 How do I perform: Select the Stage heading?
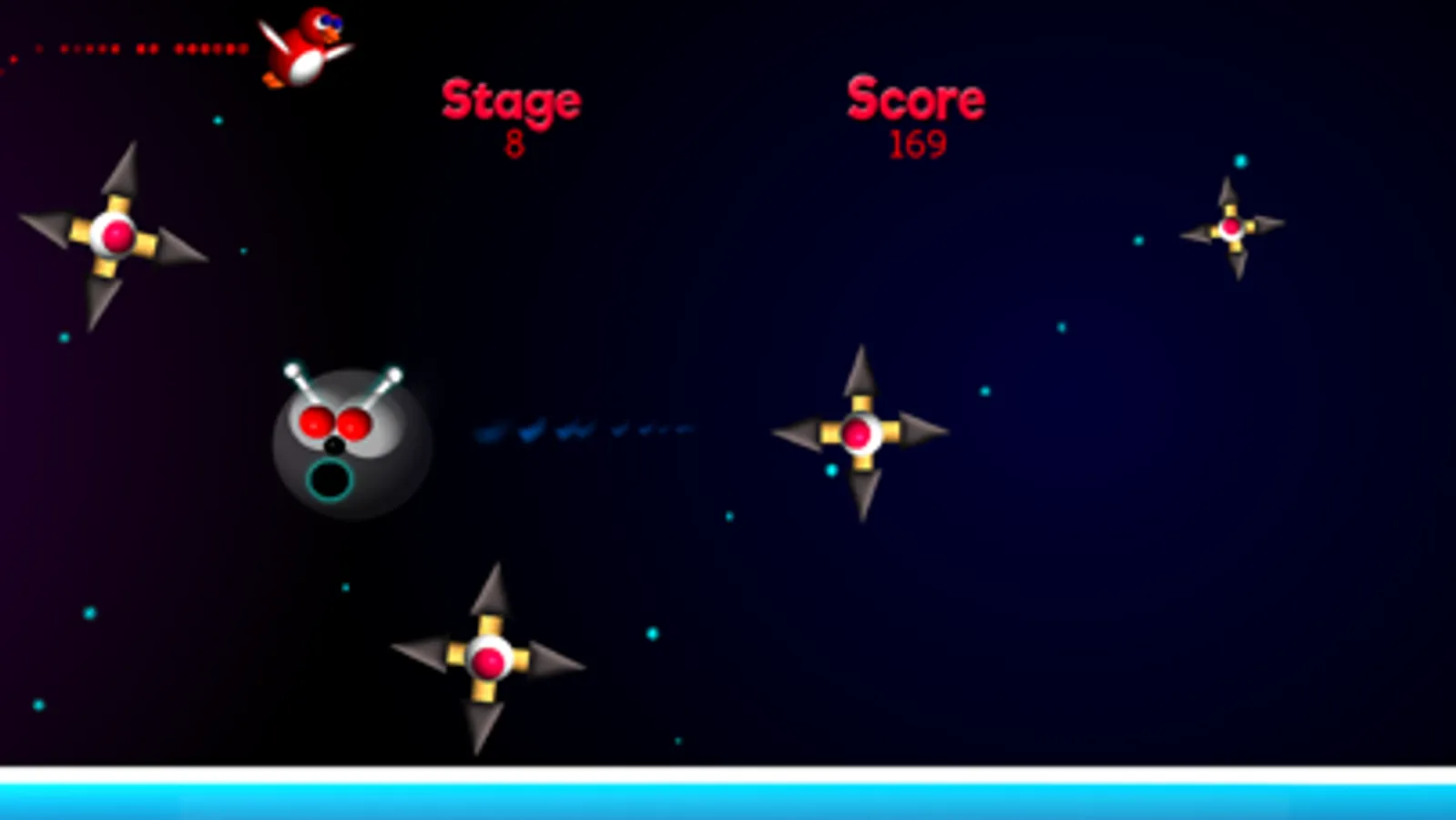click(x=511, y=98)
